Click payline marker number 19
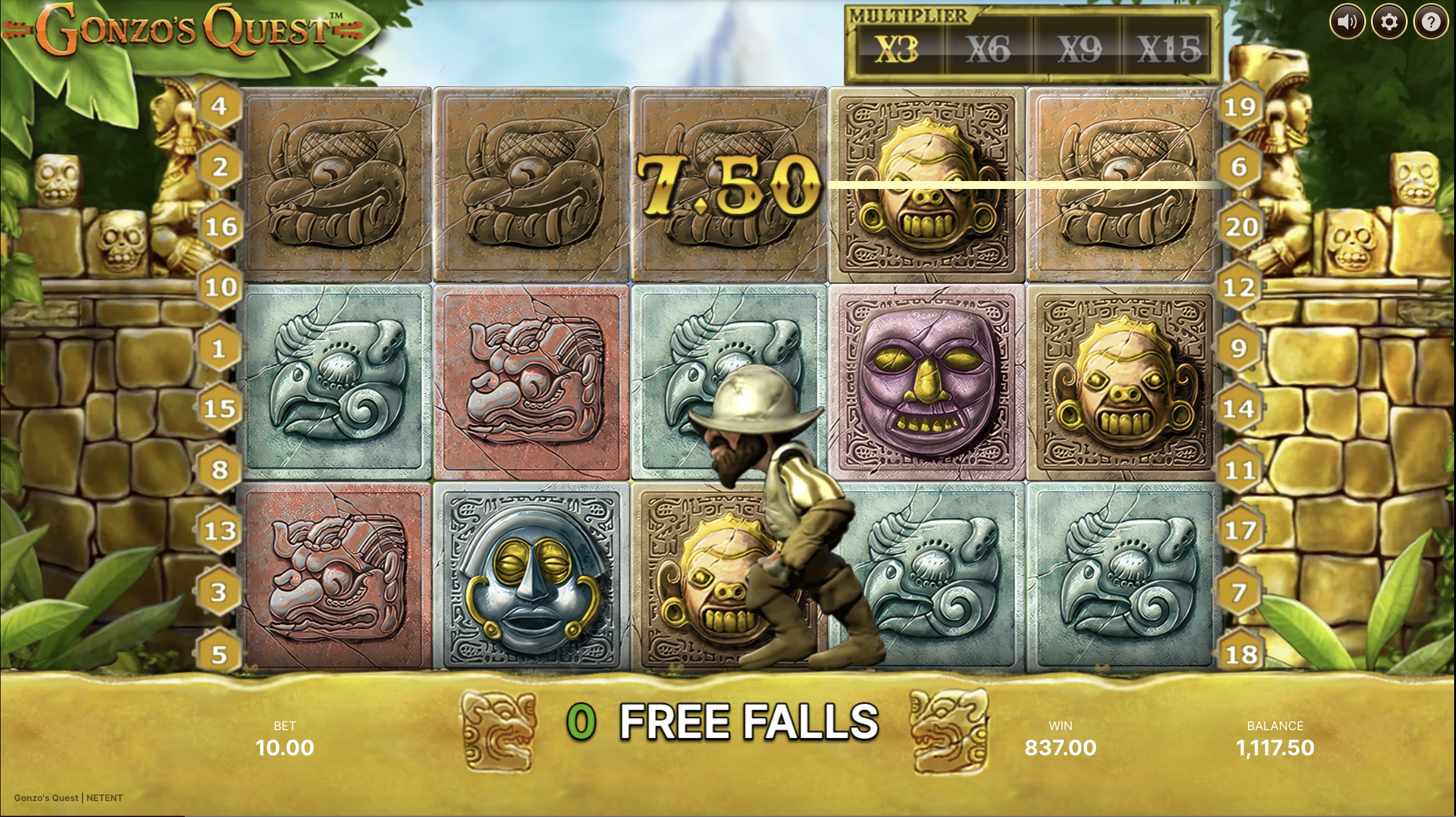This screenshot has height=817, width=1456. pyautogui.click(x=1239, y=107)
